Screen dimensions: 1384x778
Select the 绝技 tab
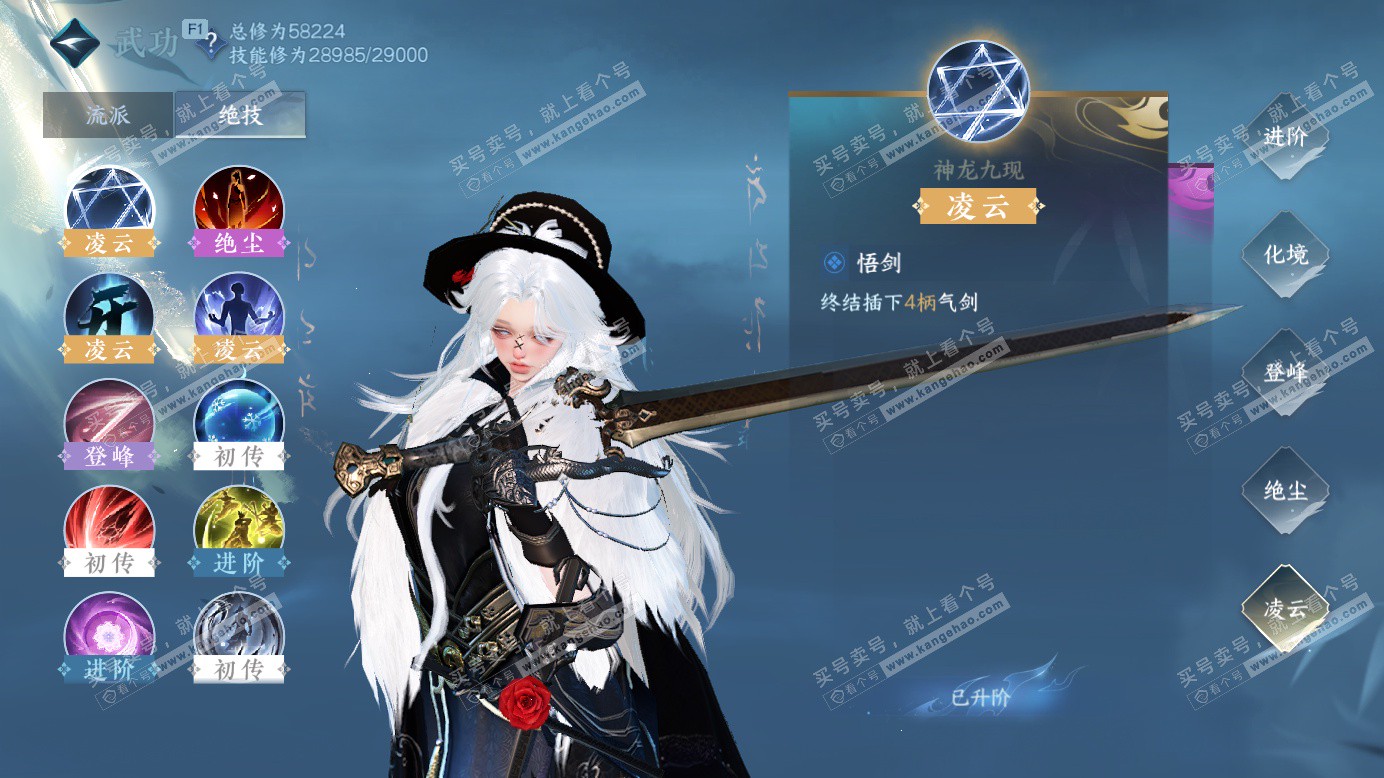(240, 115)
